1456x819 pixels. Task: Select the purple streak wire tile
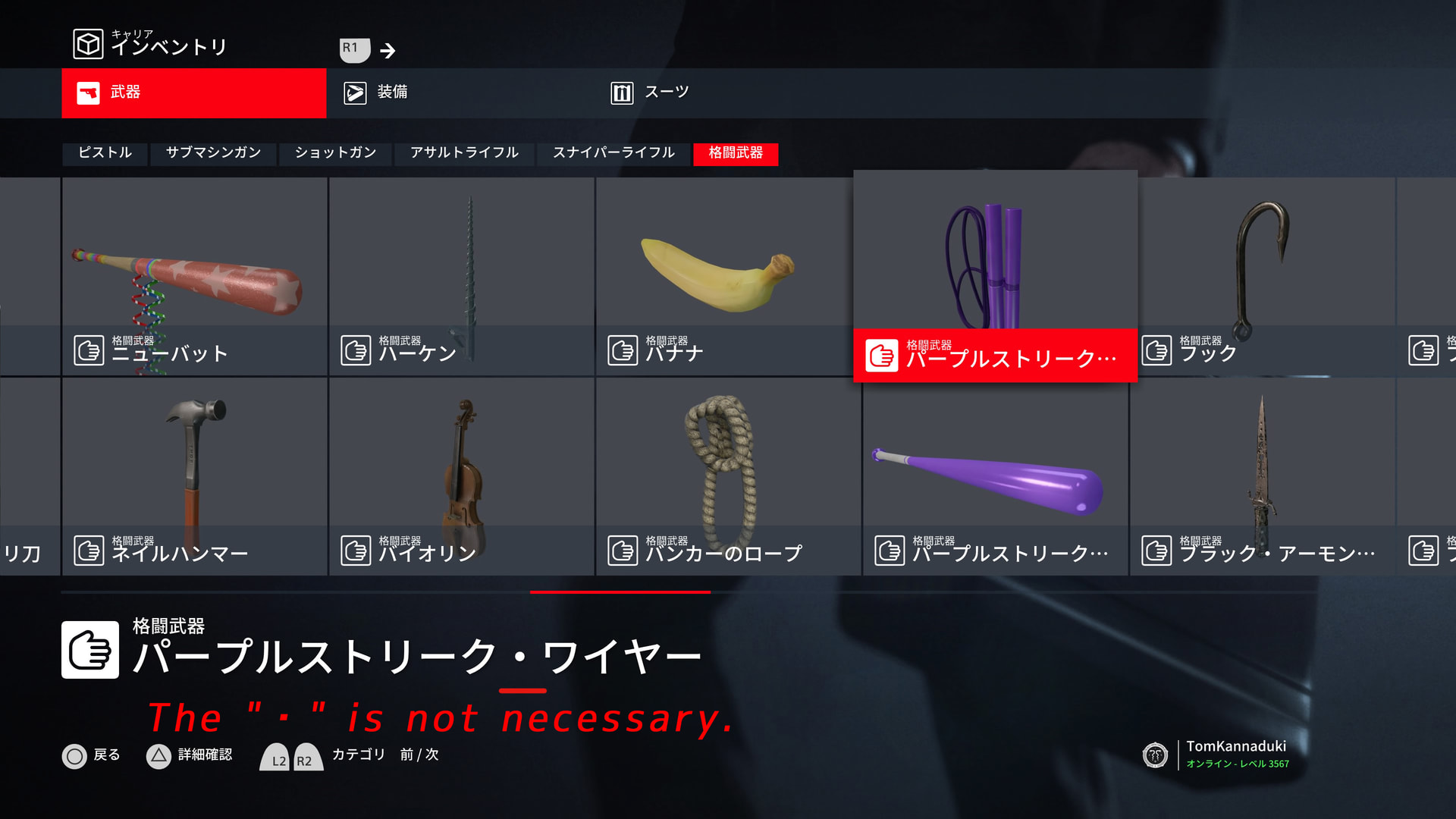[x=995, y=276]
